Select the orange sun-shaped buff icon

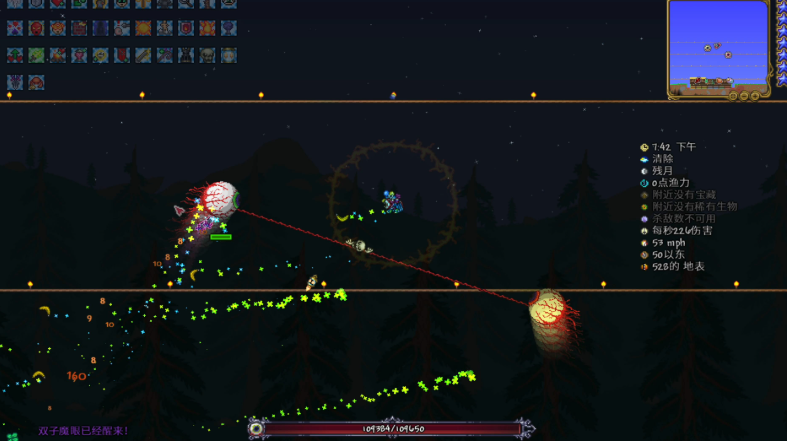(x=143, y=28)
